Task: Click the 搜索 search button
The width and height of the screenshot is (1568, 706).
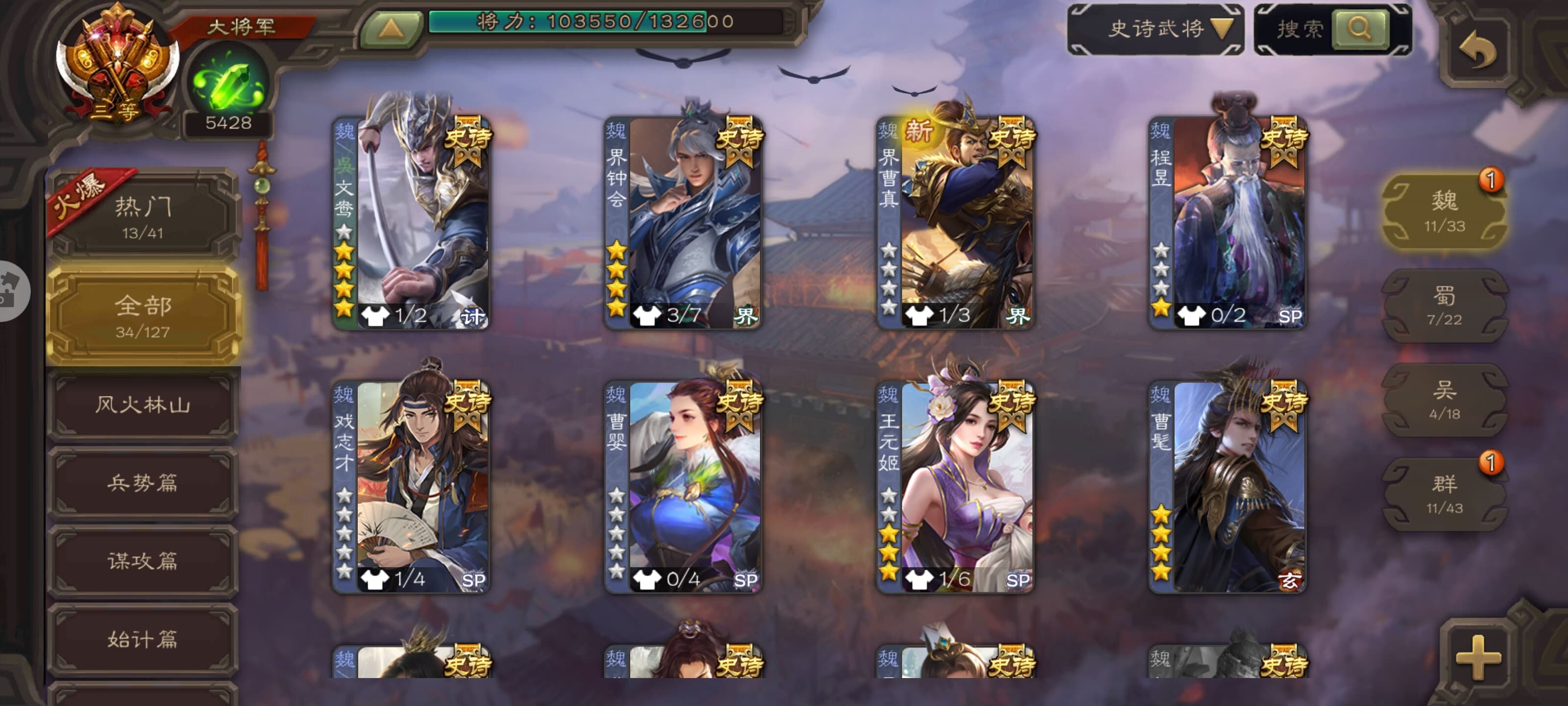Action: point(1360,28)
